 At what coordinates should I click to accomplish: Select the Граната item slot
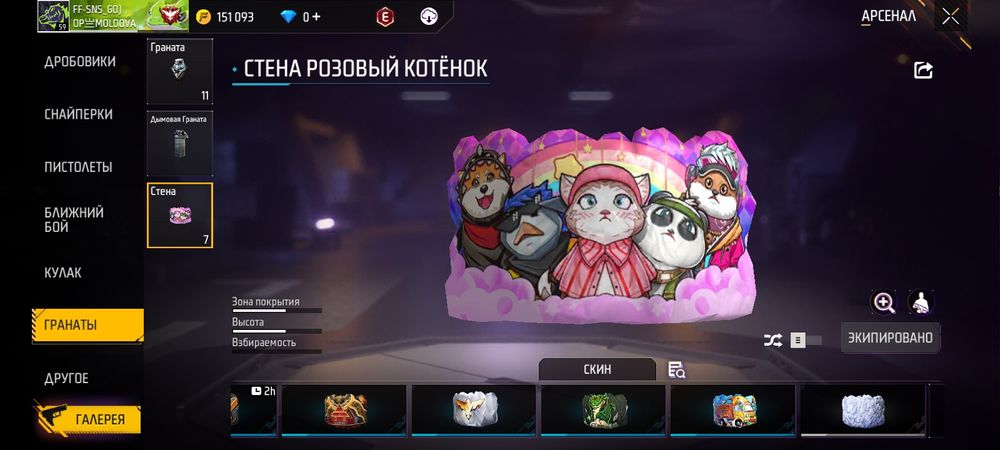180,72
